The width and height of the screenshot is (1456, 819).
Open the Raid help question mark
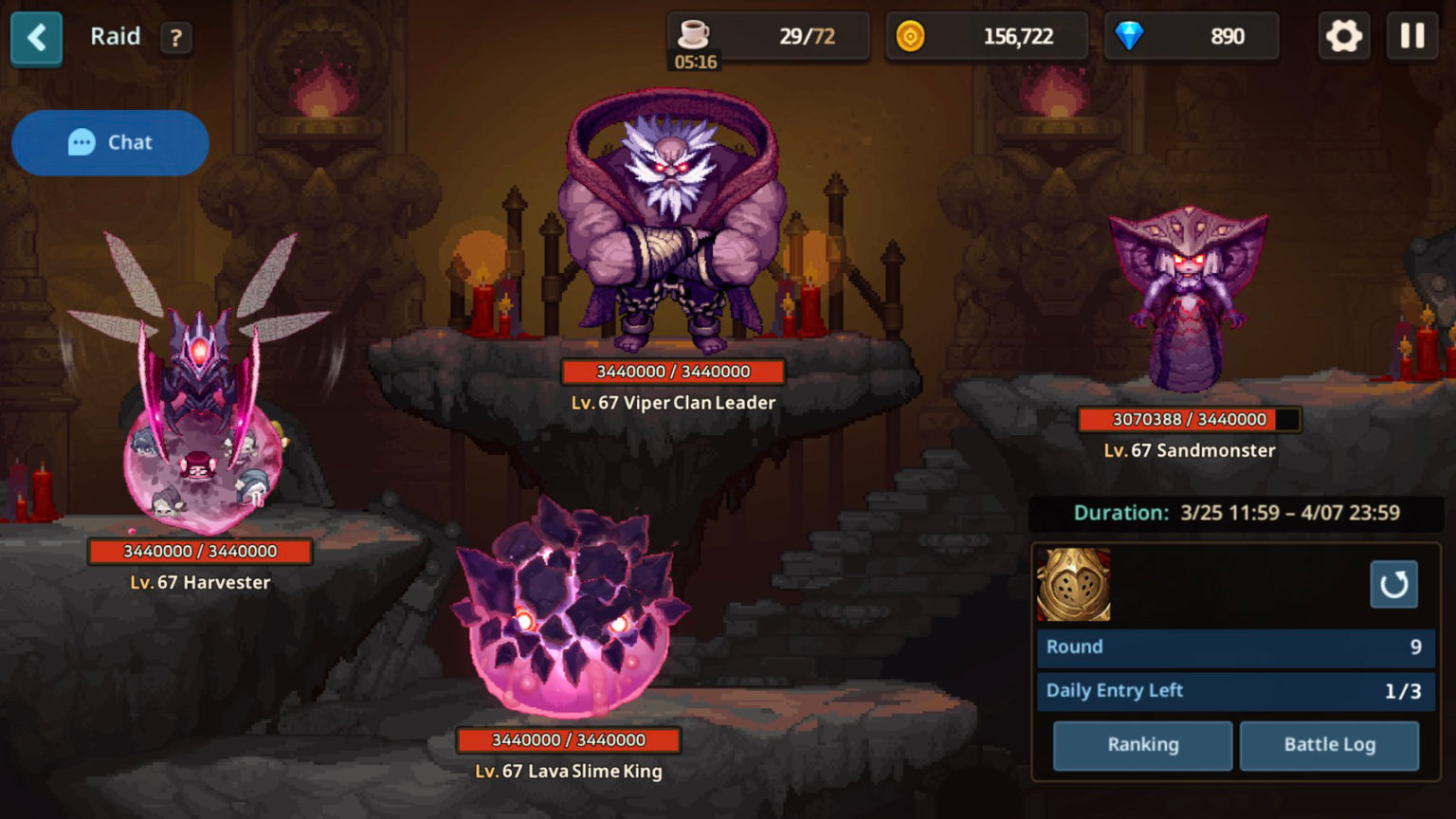coord(175,38)
